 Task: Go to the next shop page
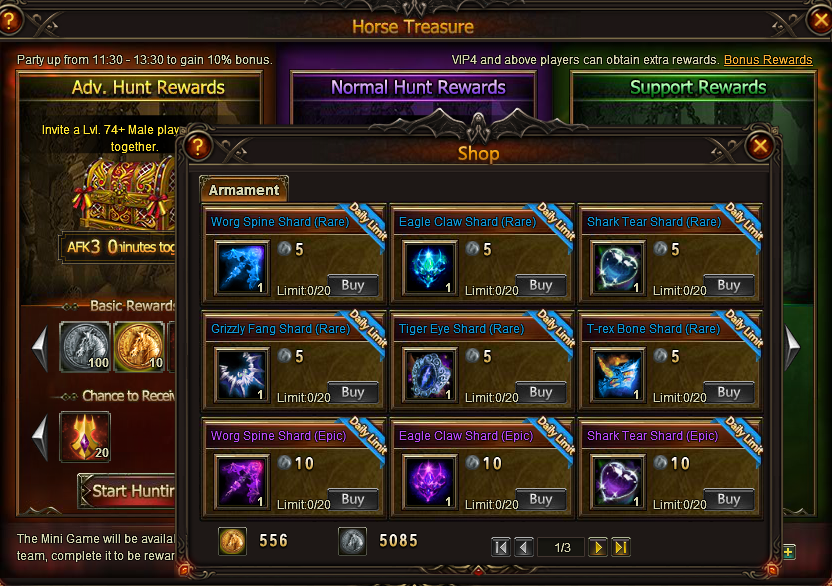pos(598,547)
